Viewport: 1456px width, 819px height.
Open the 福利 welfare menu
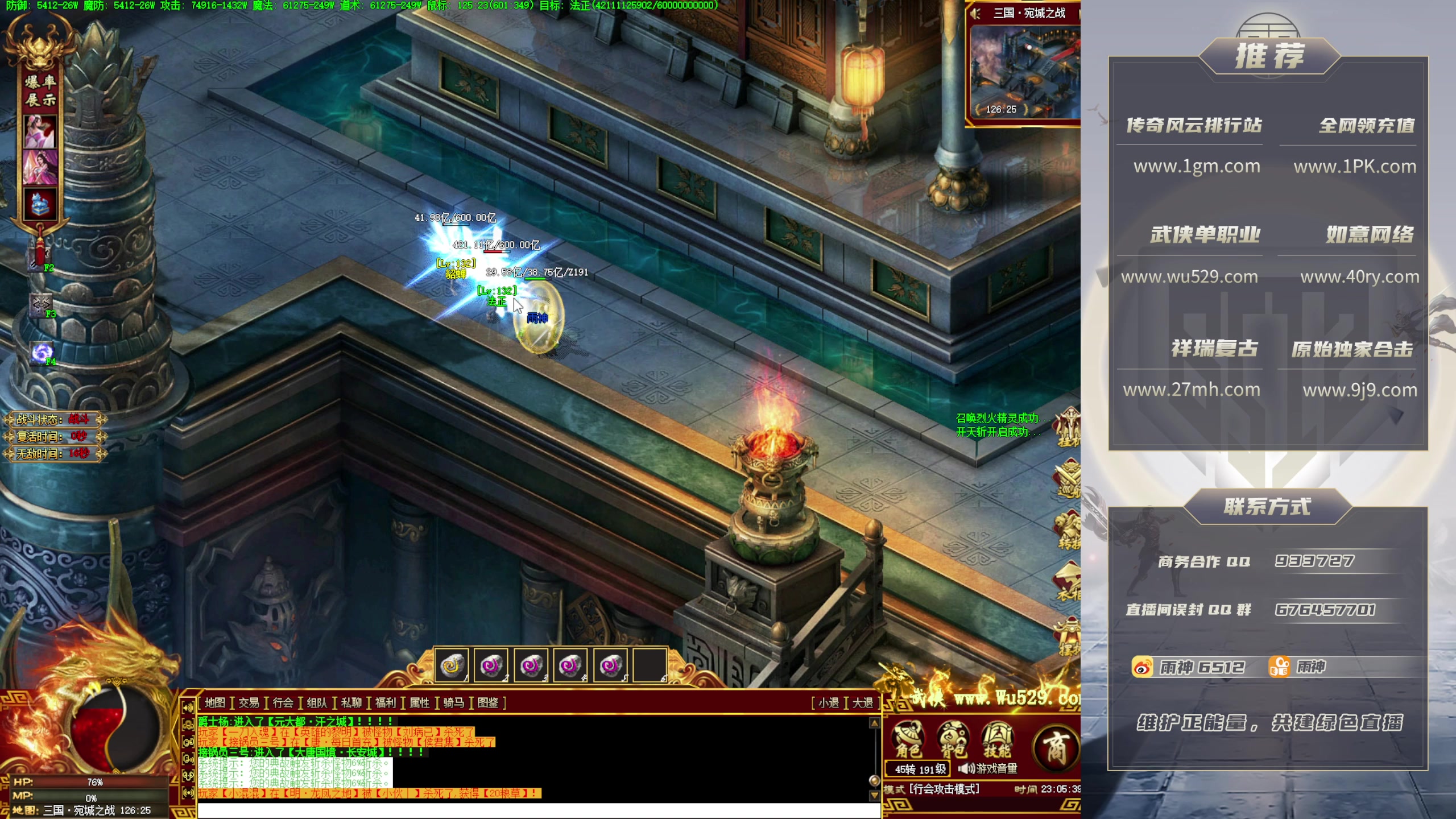(385, 703)
